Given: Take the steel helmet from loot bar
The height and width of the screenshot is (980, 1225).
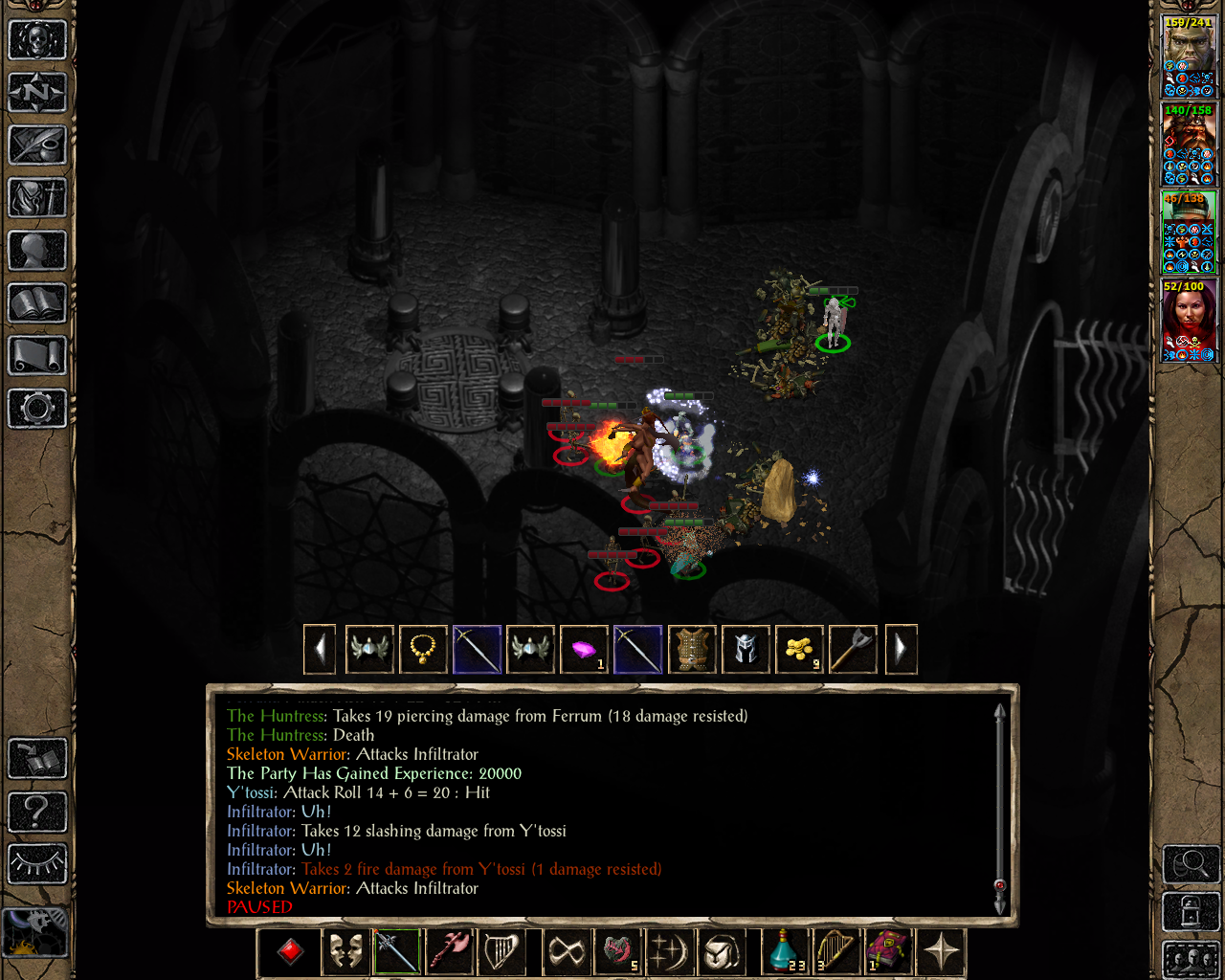Looking at the screenshot, I should click(x=745, y=650).
